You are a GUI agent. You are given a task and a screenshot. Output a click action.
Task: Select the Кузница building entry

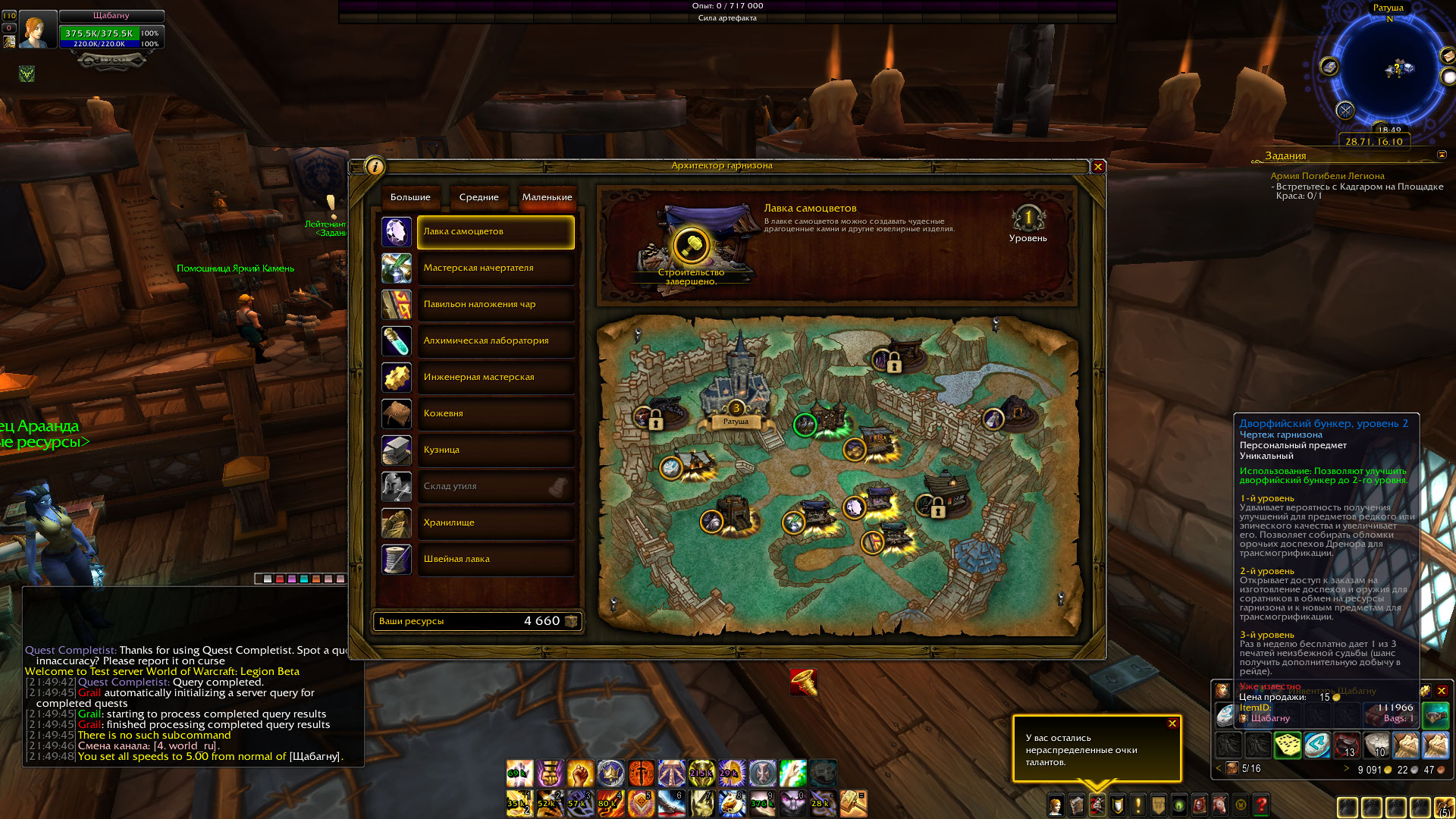(x=495, y=450)
